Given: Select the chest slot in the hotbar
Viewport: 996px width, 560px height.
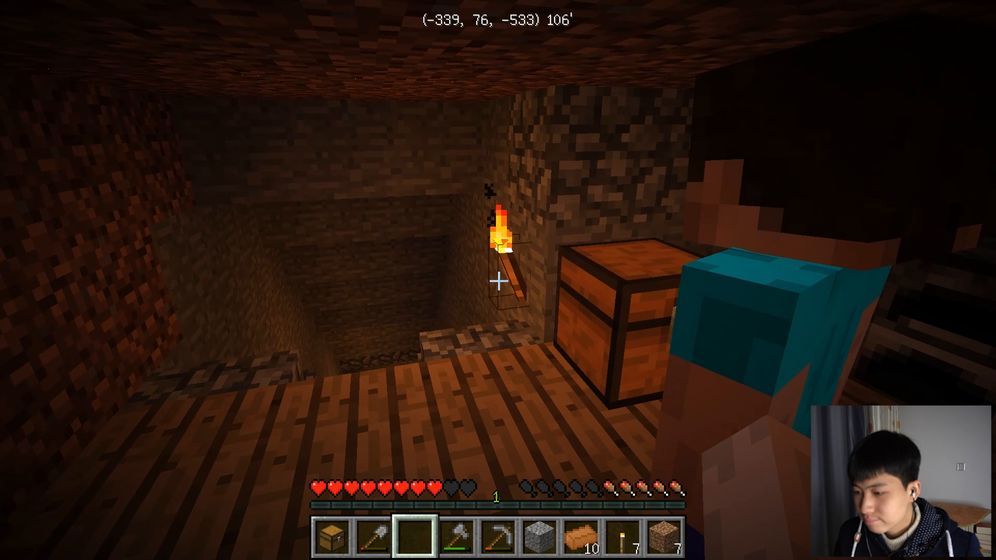Looking at the screenshot, I should coord(331,536).
